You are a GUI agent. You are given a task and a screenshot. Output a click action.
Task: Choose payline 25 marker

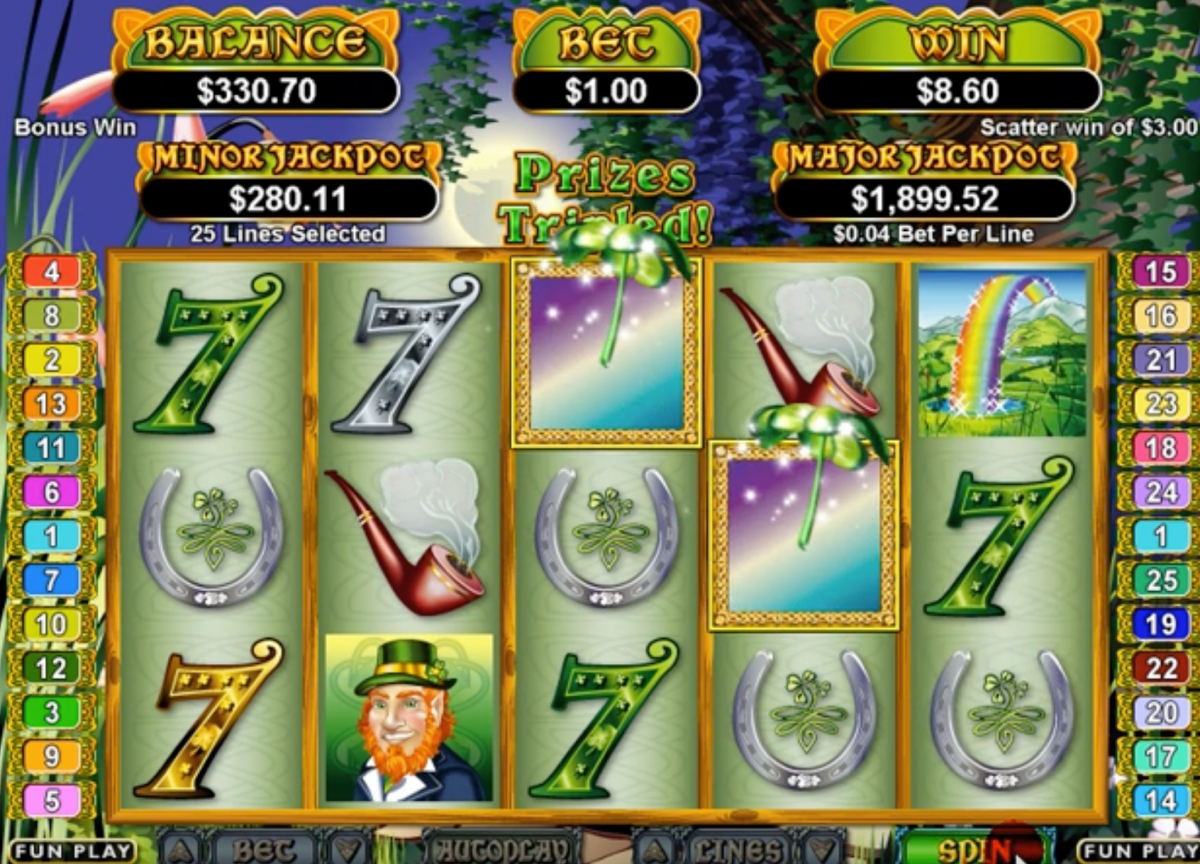[1160, 580]
